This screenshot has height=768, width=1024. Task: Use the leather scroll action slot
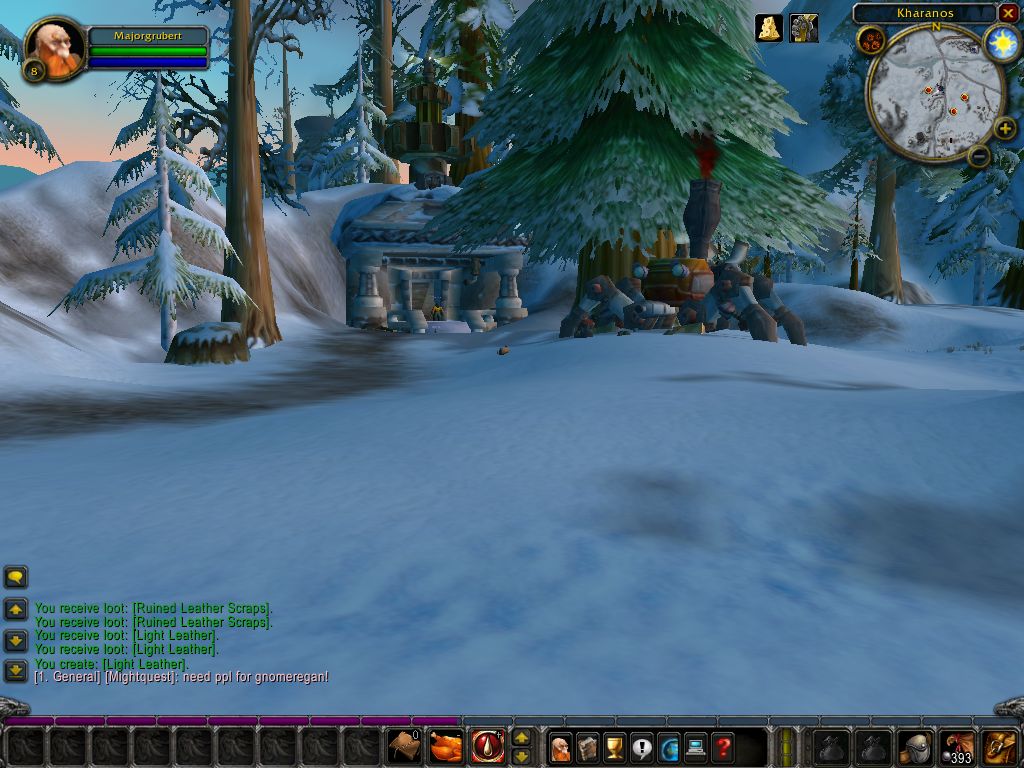point(404,746)
